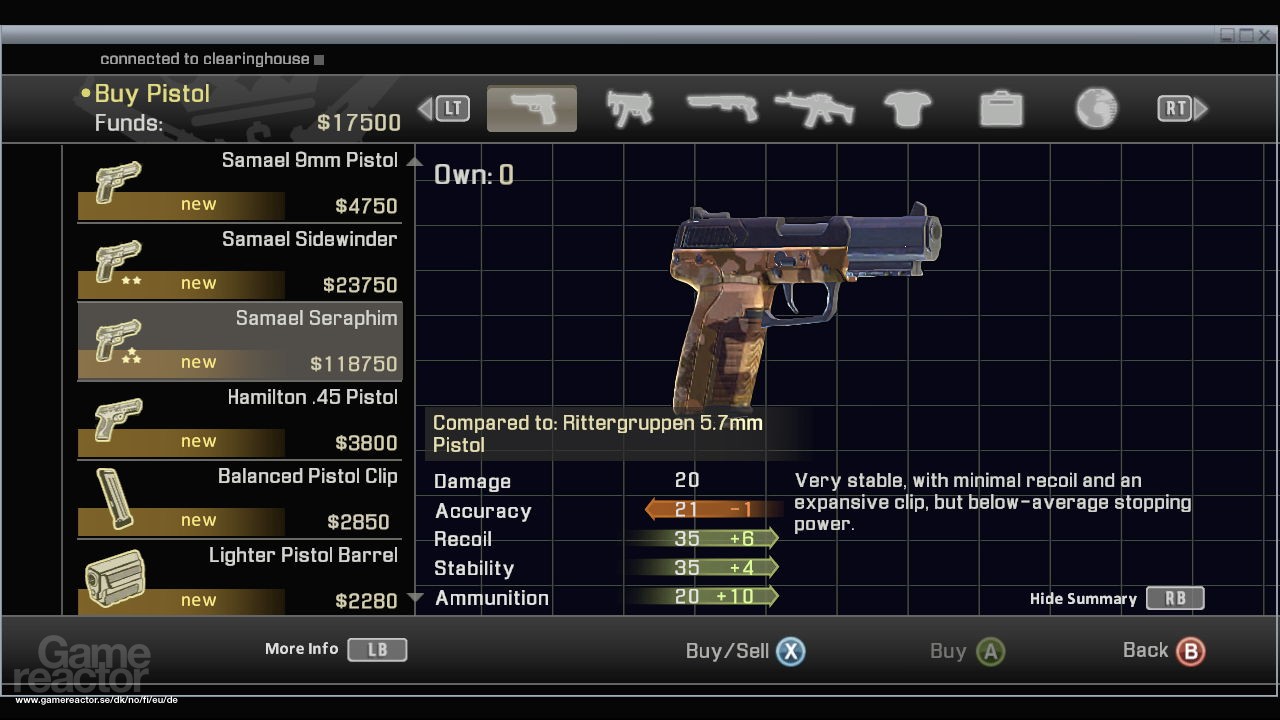Pick the Hamilton .45 Pistol row
Screen dimensions: 1280x720
pos(240,420)
